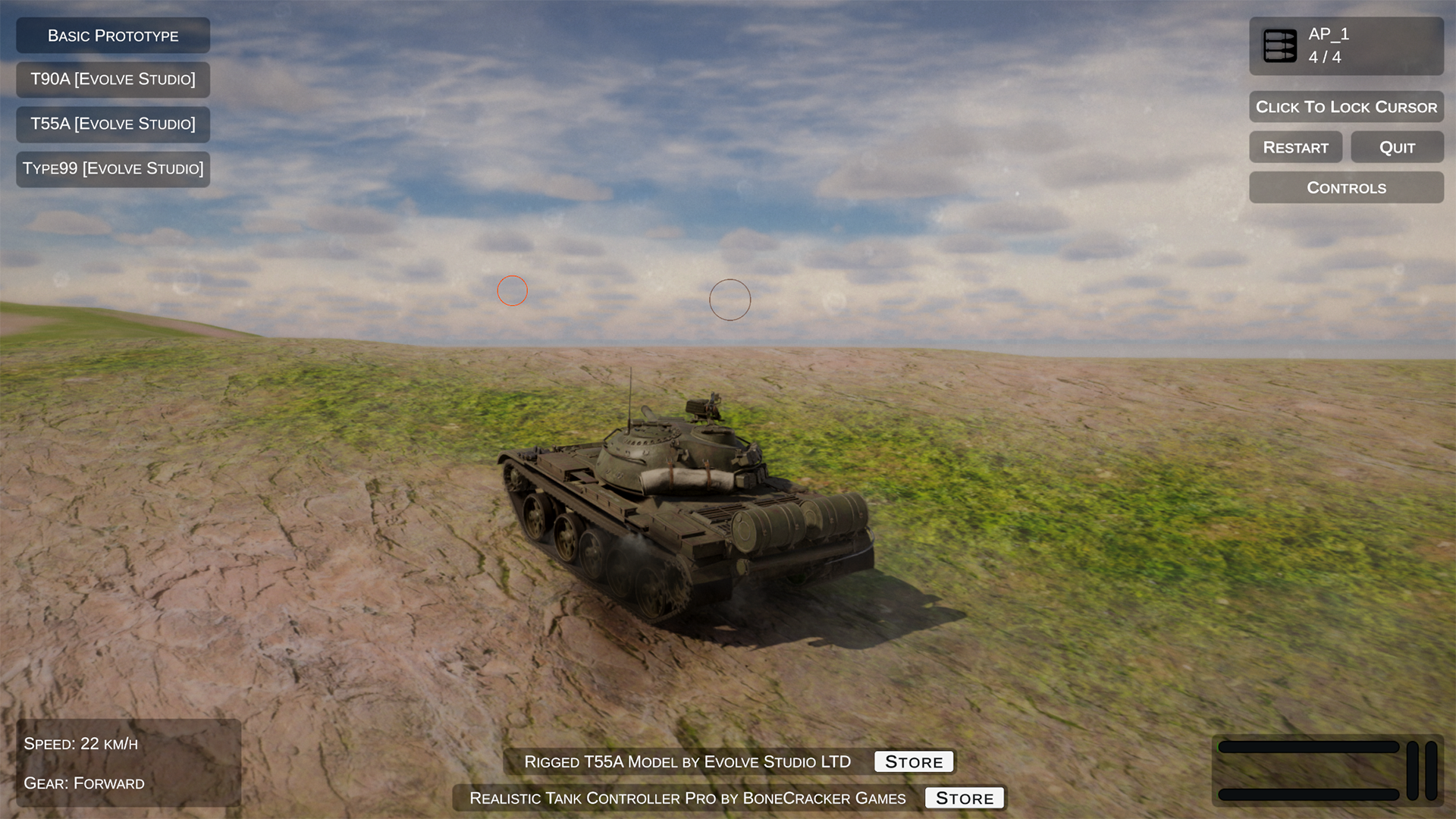Viewport: 1456px width, 819px height.
Task: Select the Type99 tank
Action: coord(113,169)
